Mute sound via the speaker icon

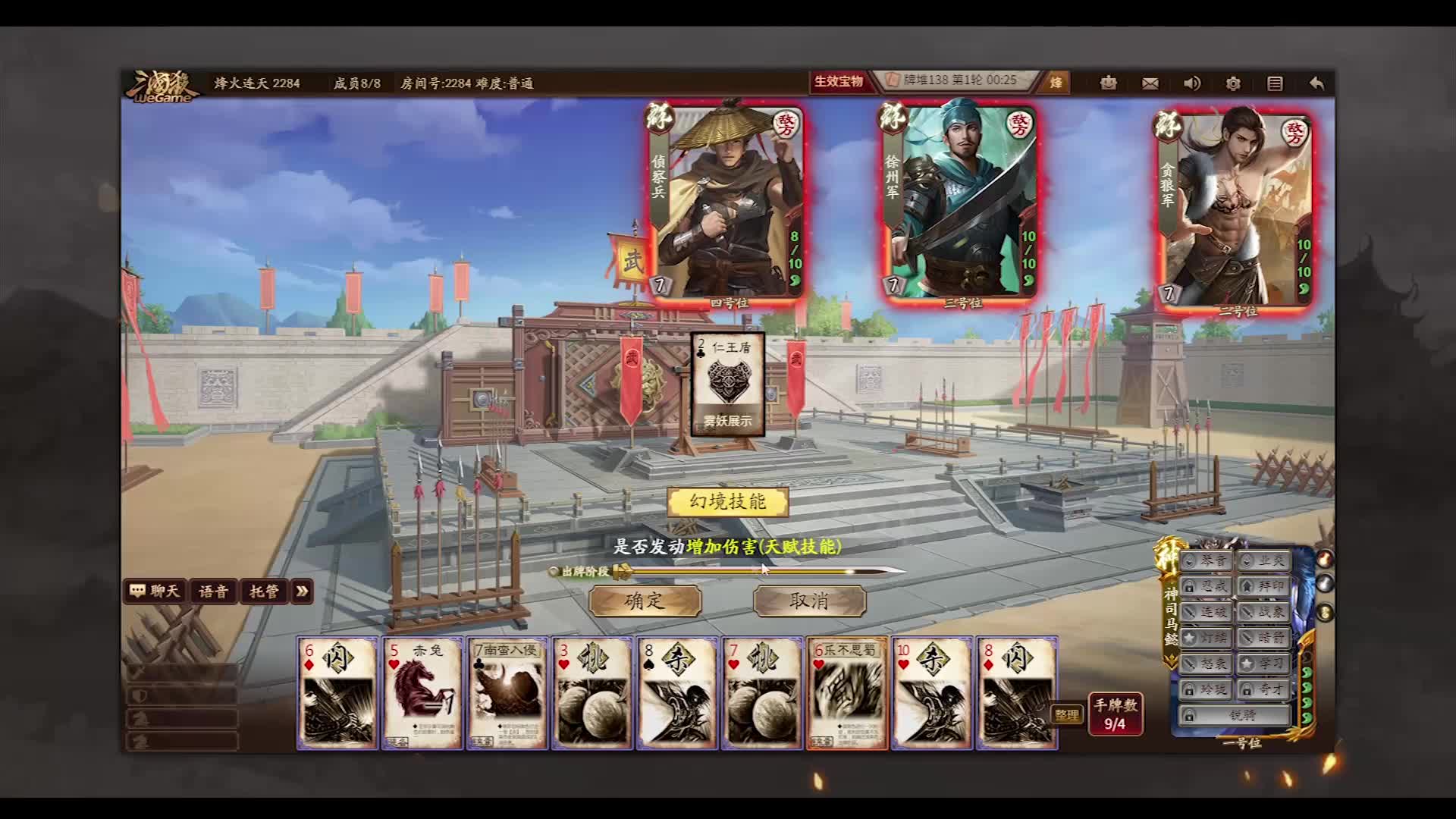pyautogui.click(x=1192, y=83)
